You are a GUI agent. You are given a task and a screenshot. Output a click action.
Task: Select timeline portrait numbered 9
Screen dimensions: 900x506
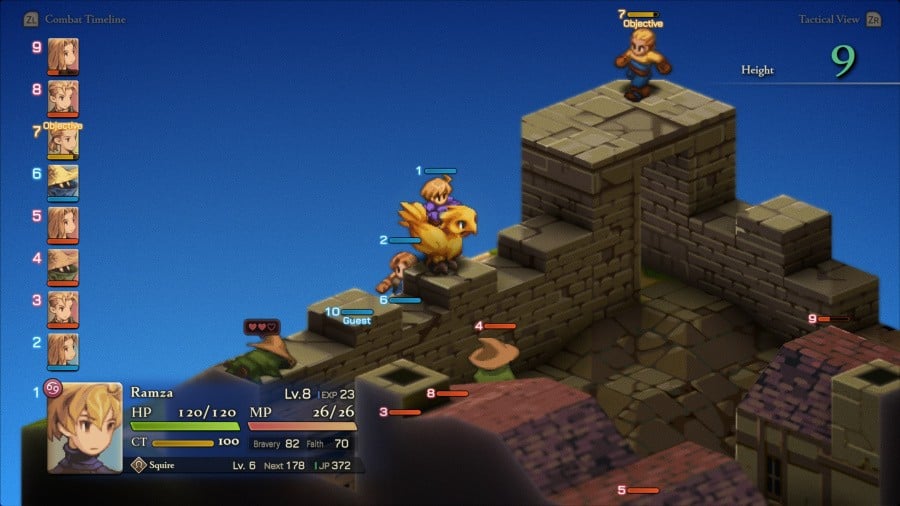[62, 55]
